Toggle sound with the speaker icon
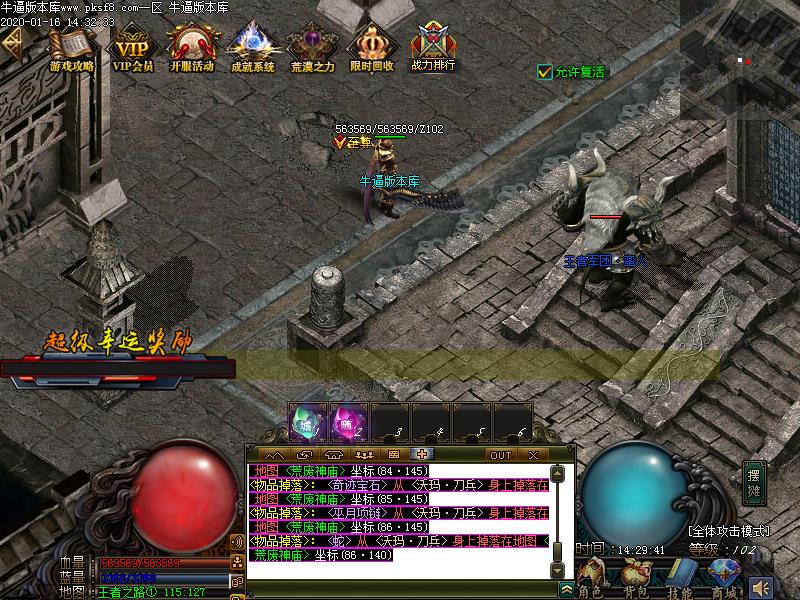This screenshot has height=600, width=800. tap(762, 587)
